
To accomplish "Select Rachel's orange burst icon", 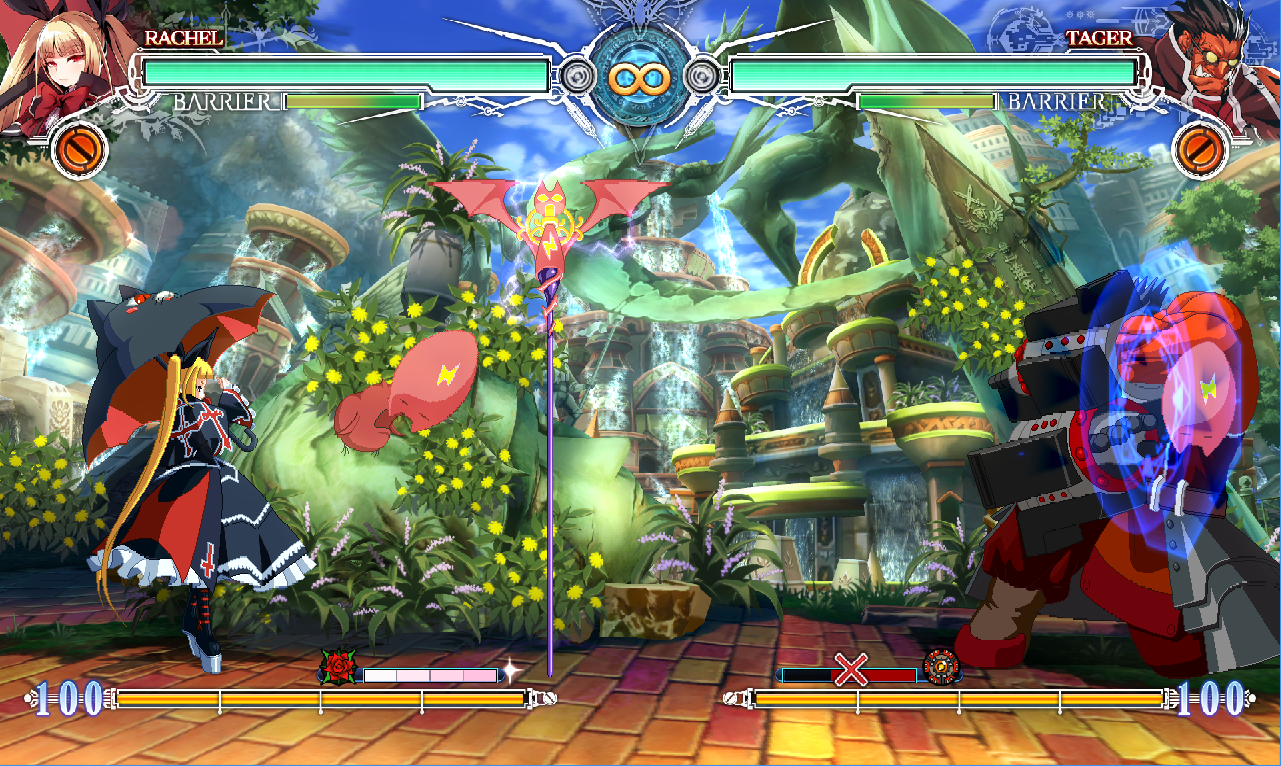I will (78, 149).
